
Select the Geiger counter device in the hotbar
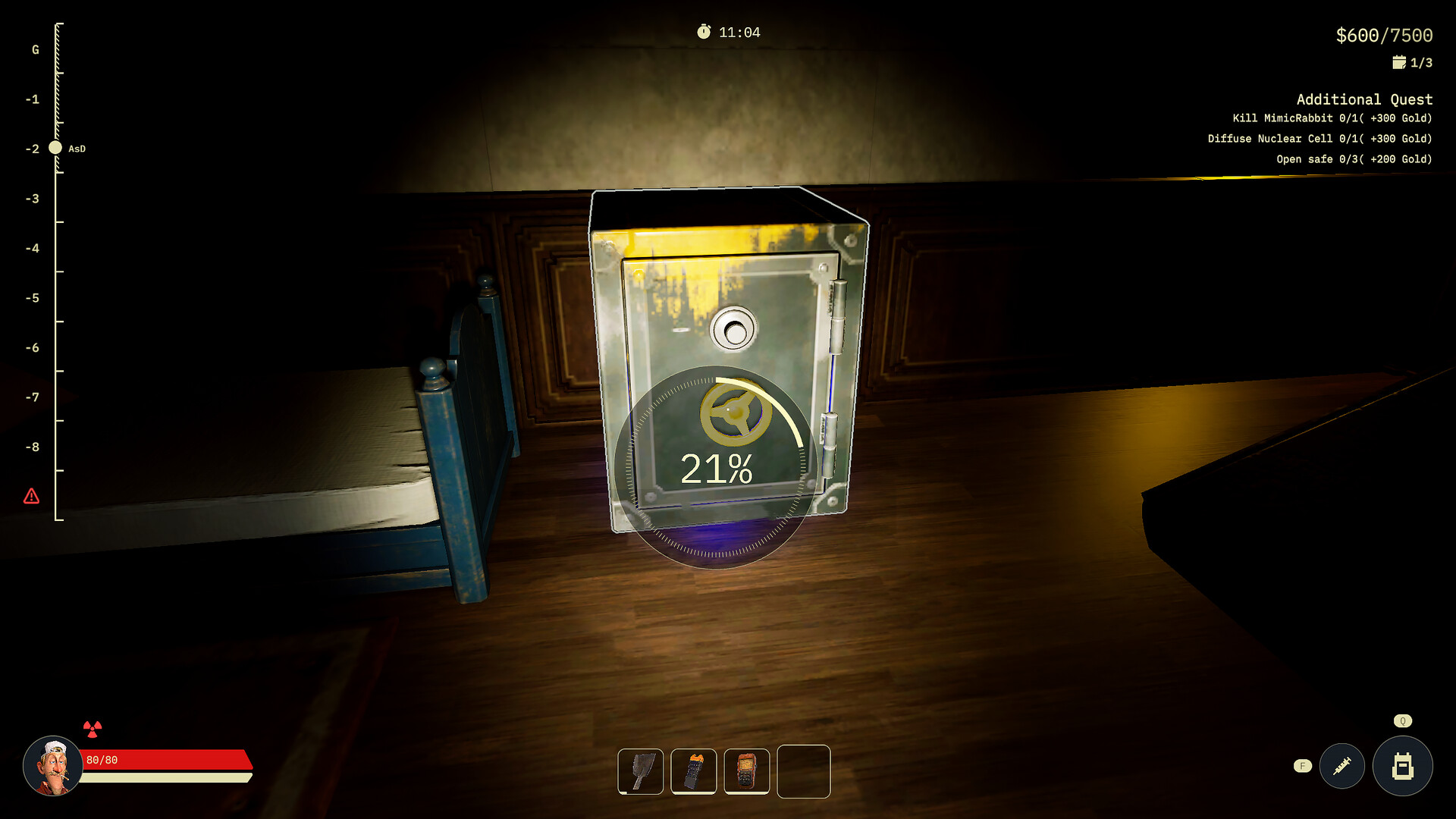[x=748, y=772]
